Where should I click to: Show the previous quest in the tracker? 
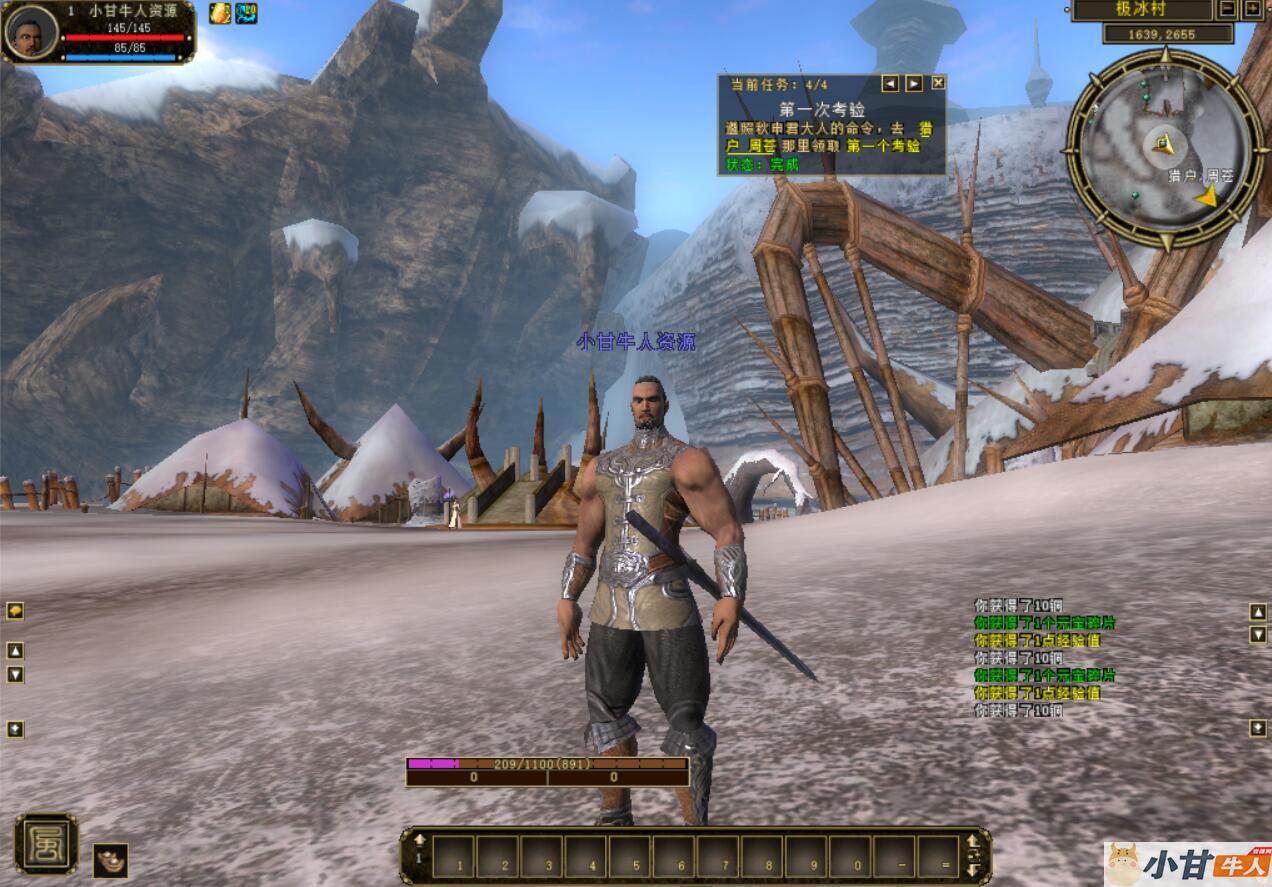[x=889, y=83]
